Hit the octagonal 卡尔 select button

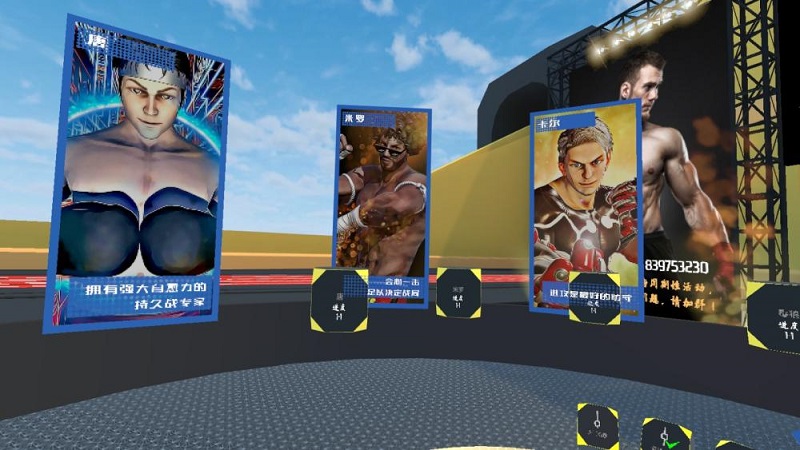594,298
